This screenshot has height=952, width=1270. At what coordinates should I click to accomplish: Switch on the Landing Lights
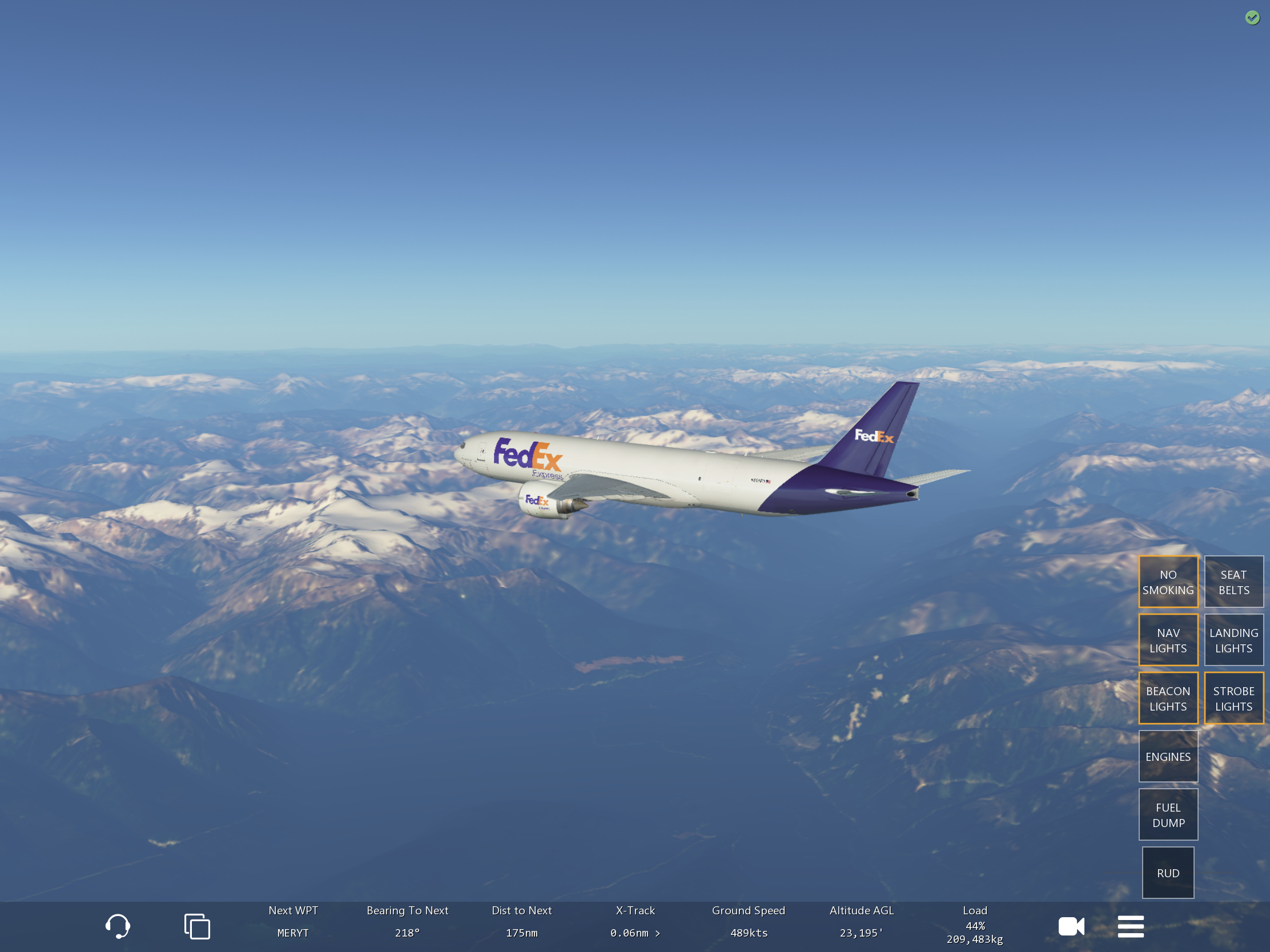pos(1233,640)
